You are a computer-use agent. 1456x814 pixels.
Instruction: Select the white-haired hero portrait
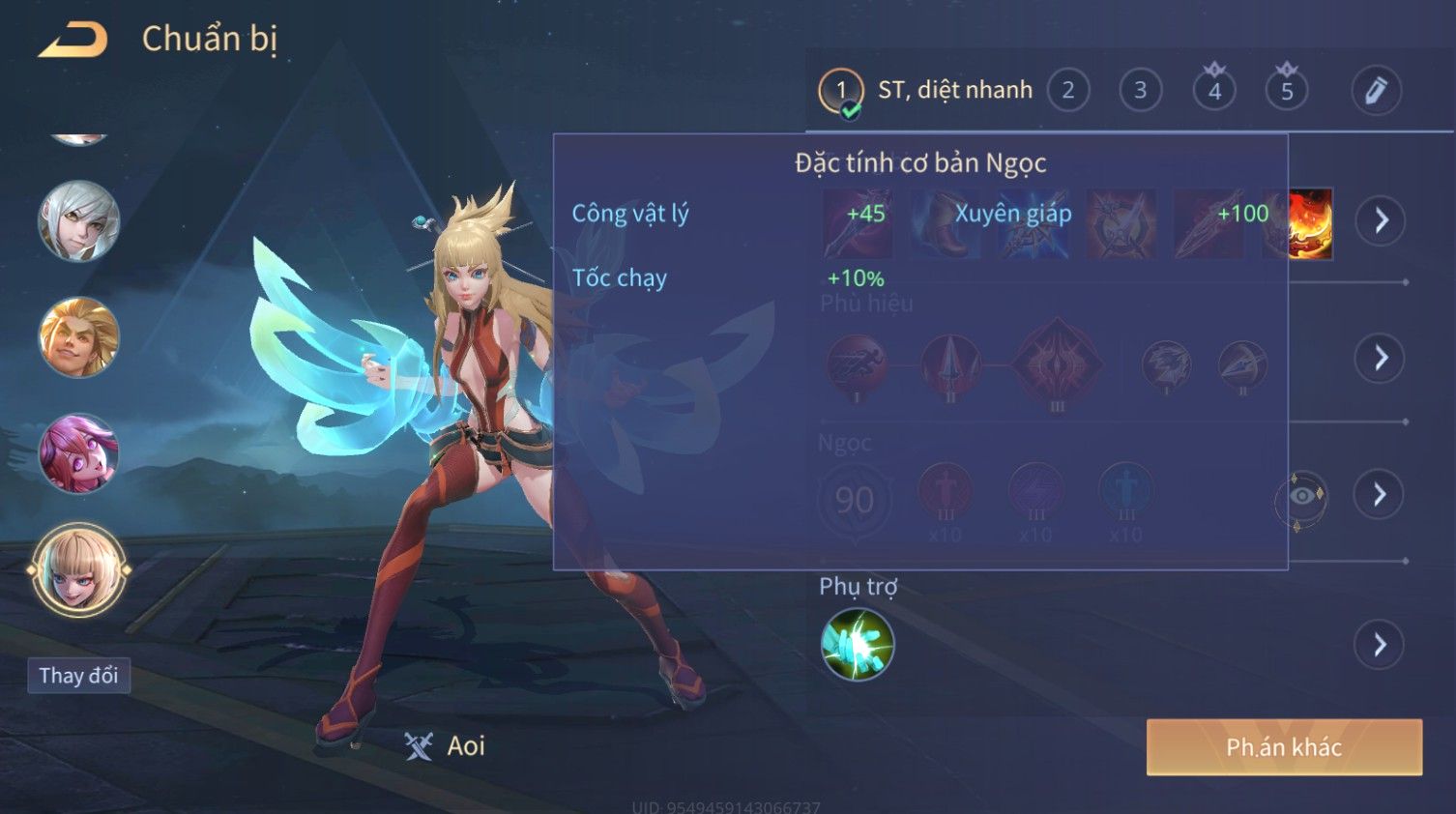78,221
